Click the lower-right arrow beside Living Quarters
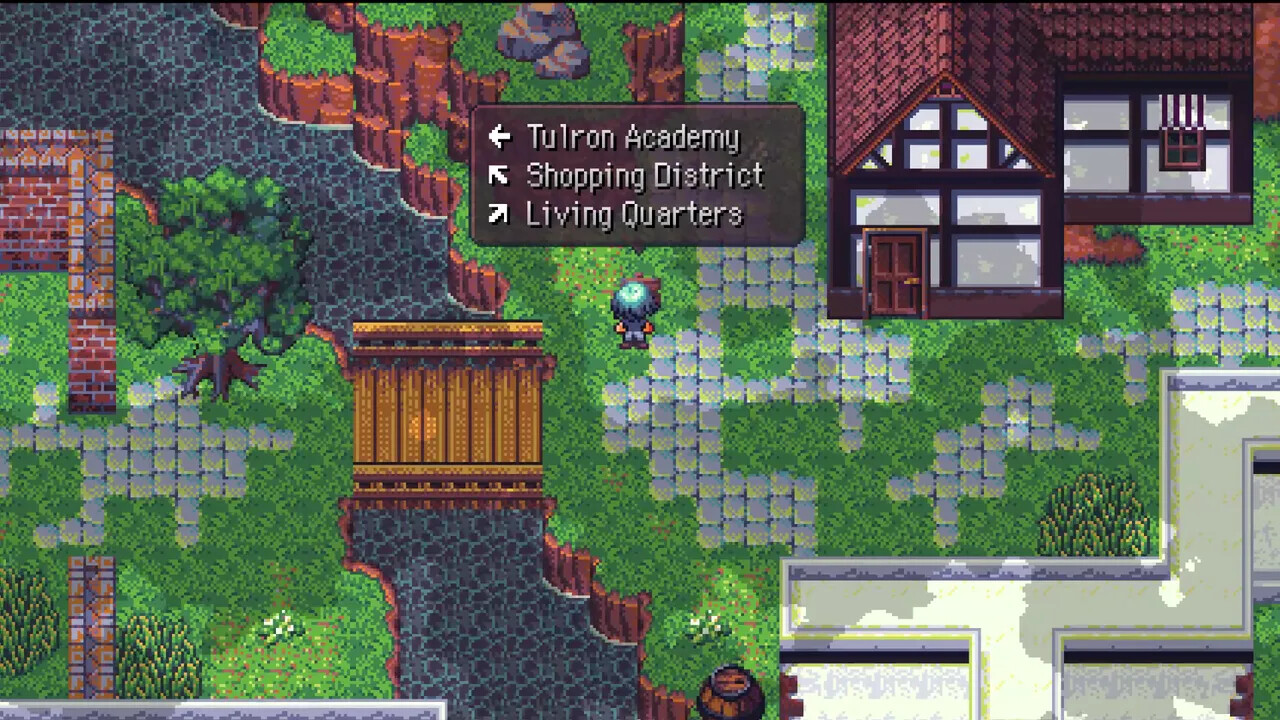The image size is (1280, 720). tap(500, 214)
